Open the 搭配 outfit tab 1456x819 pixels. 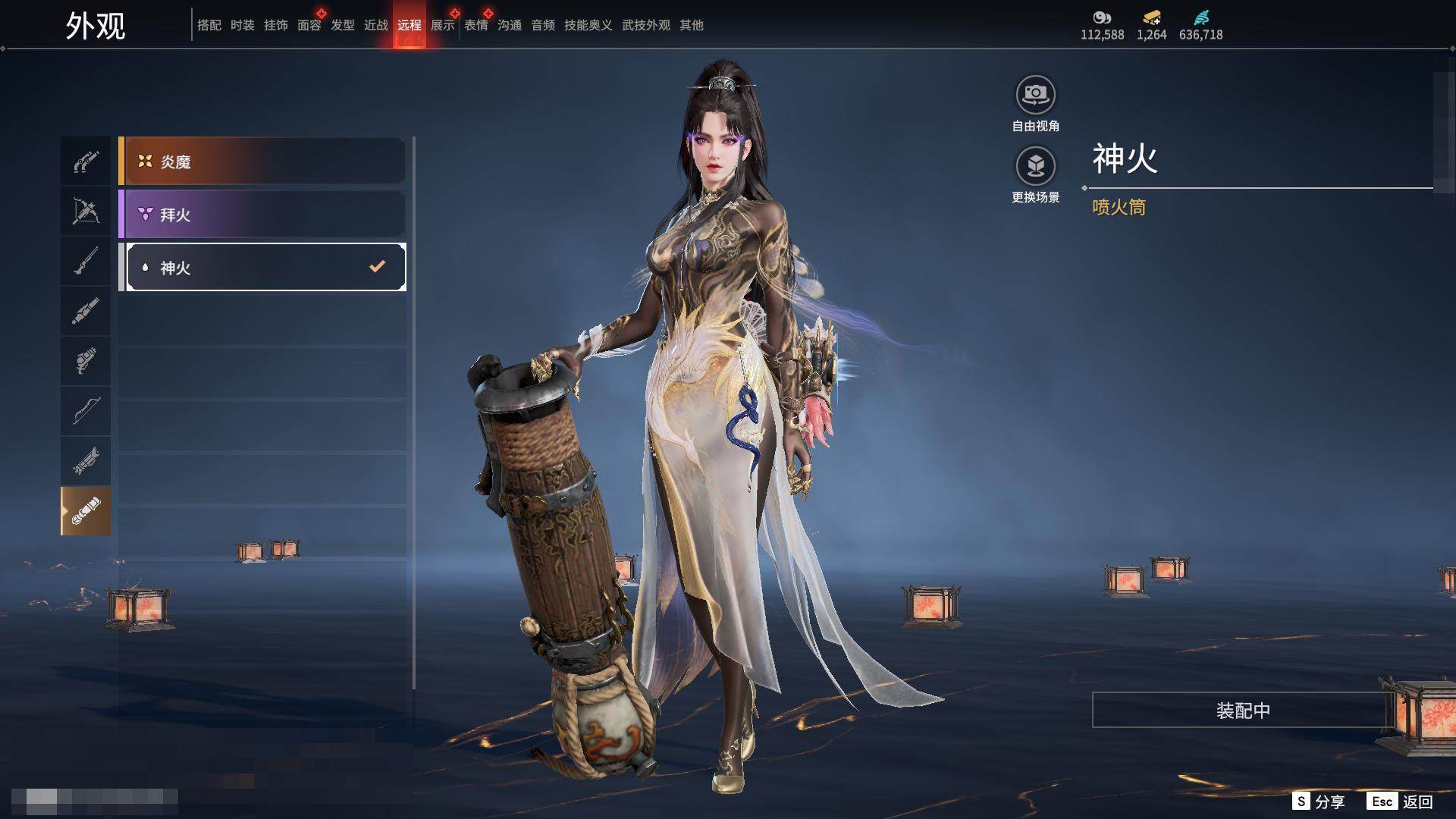(209, 25)
